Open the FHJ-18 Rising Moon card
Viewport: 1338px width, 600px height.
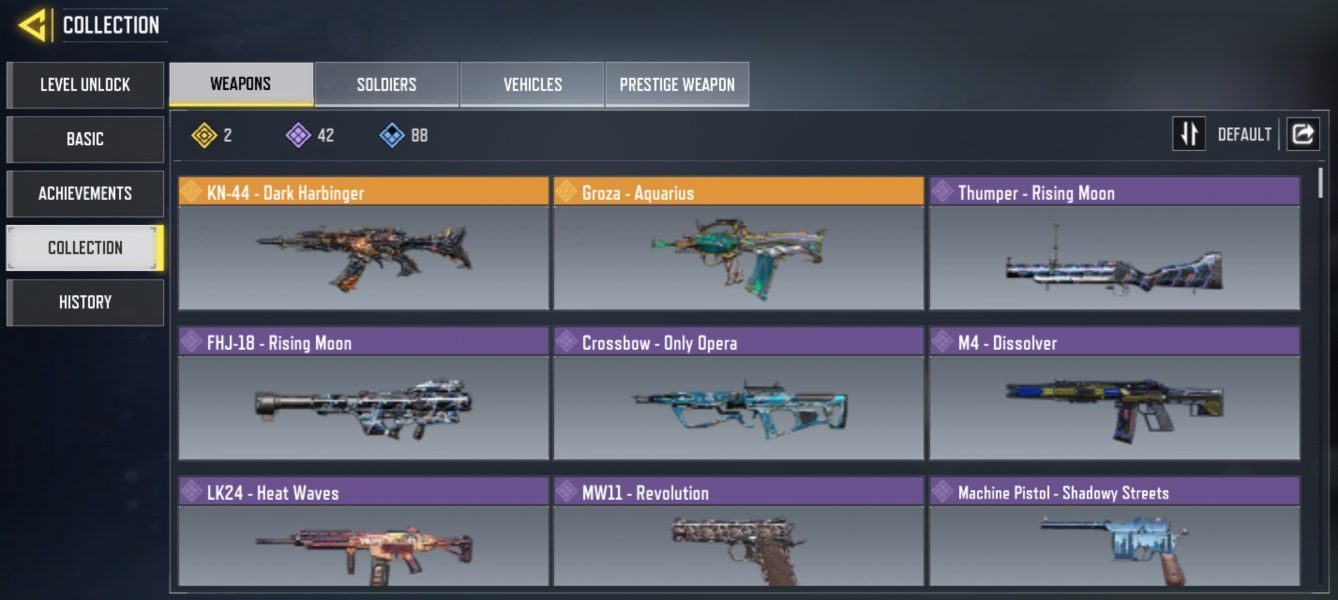click(363, 394)
